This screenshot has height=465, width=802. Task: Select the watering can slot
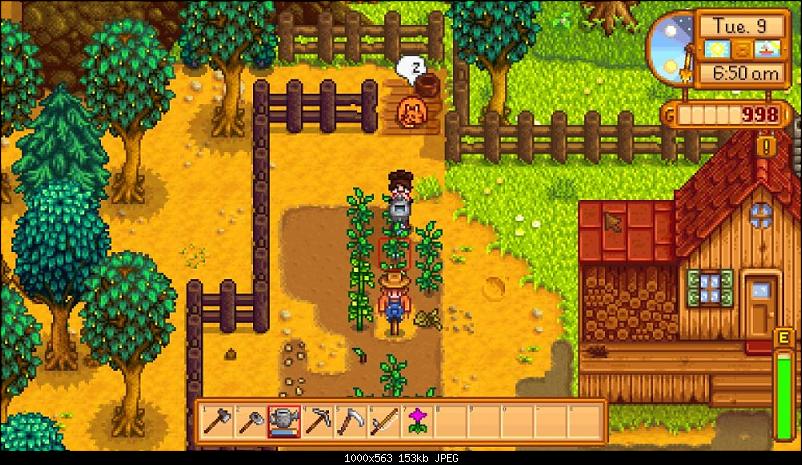coord(283,421)
